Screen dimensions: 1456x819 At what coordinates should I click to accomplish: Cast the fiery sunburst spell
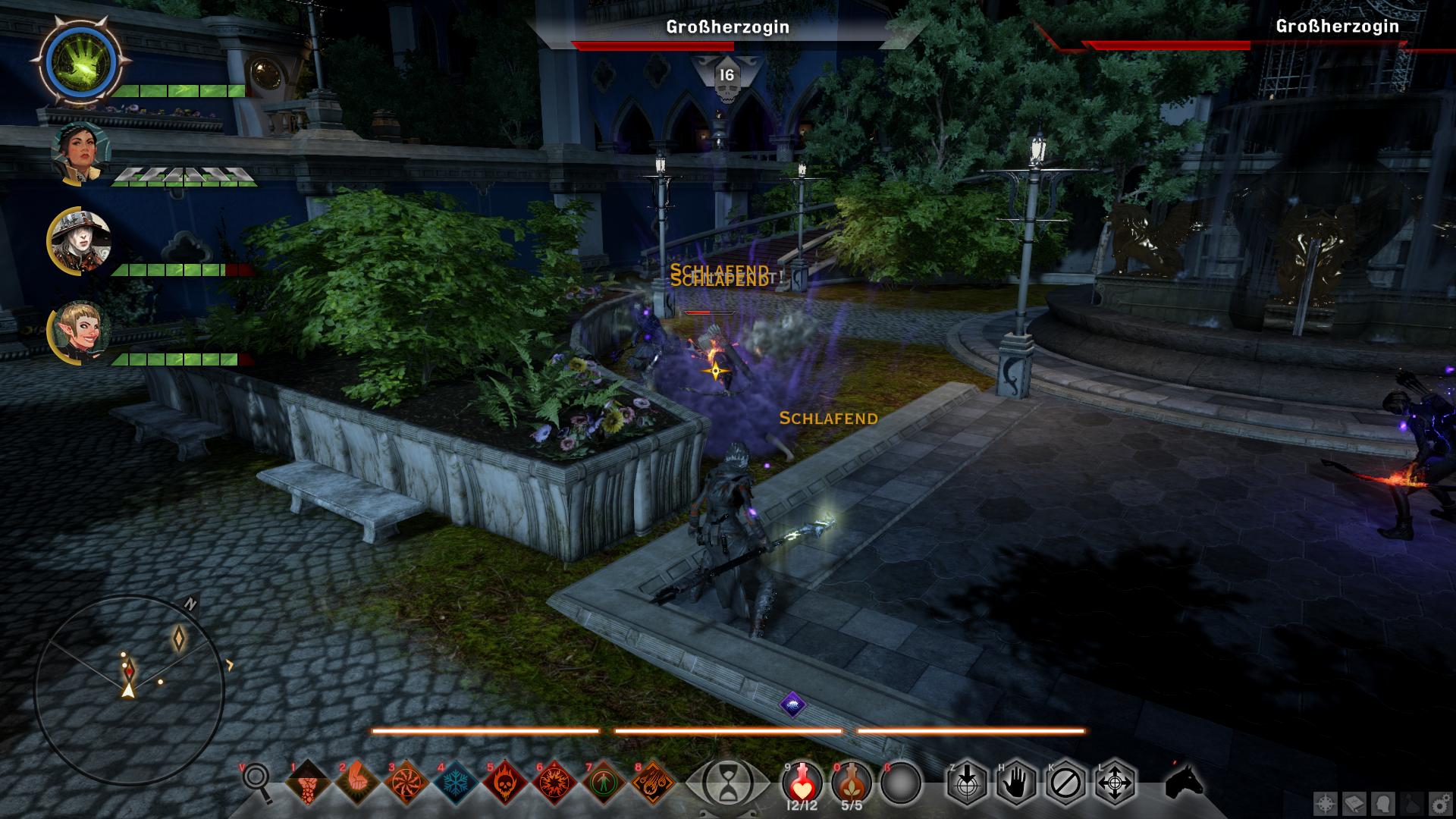[554, 783]
